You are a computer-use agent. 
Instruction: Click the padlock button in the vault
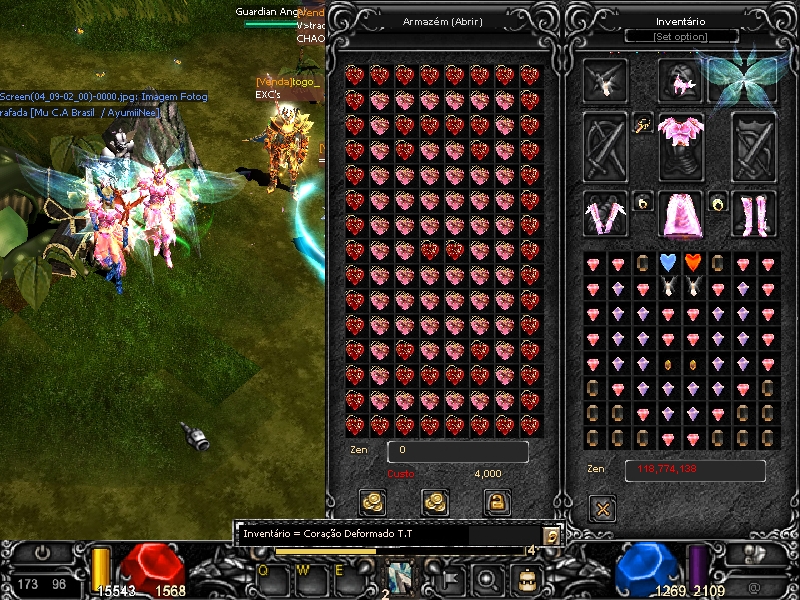pyautogui.click(x=495, y=502)
